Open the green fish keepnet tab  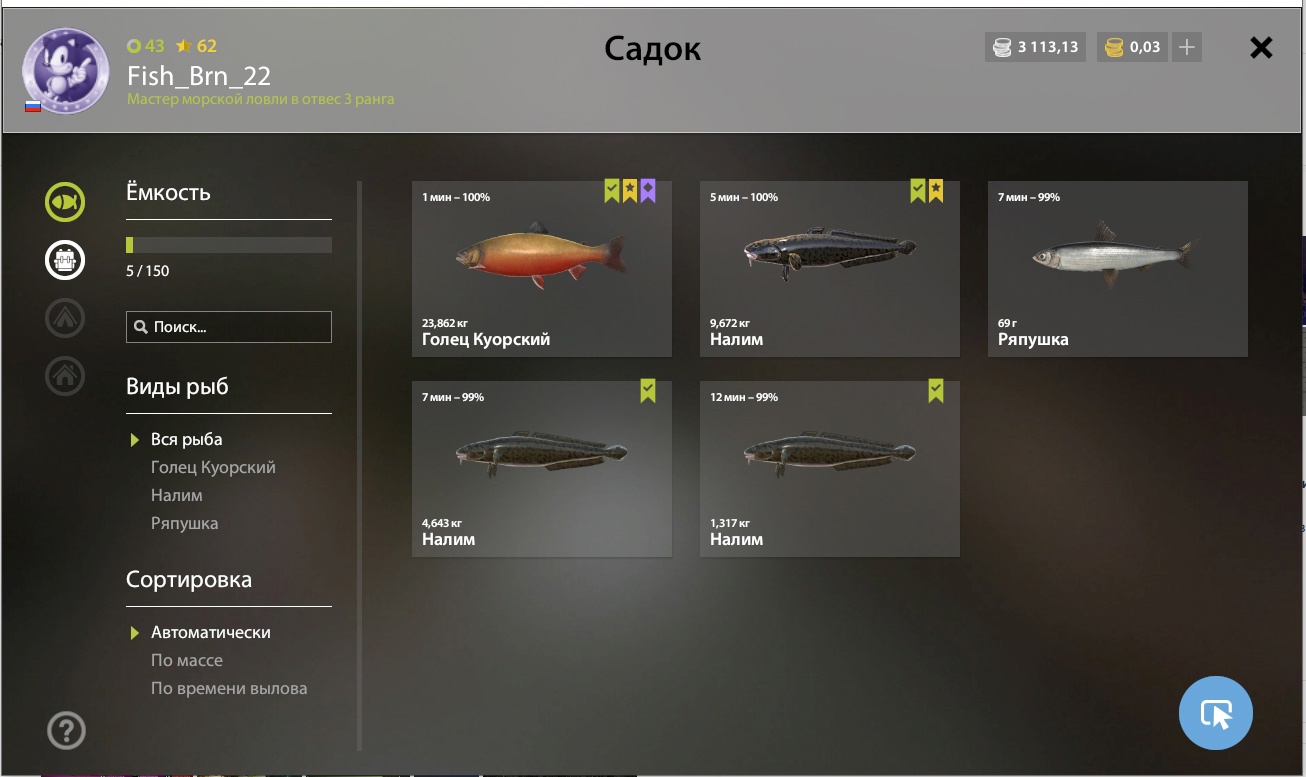coord(65,202)
